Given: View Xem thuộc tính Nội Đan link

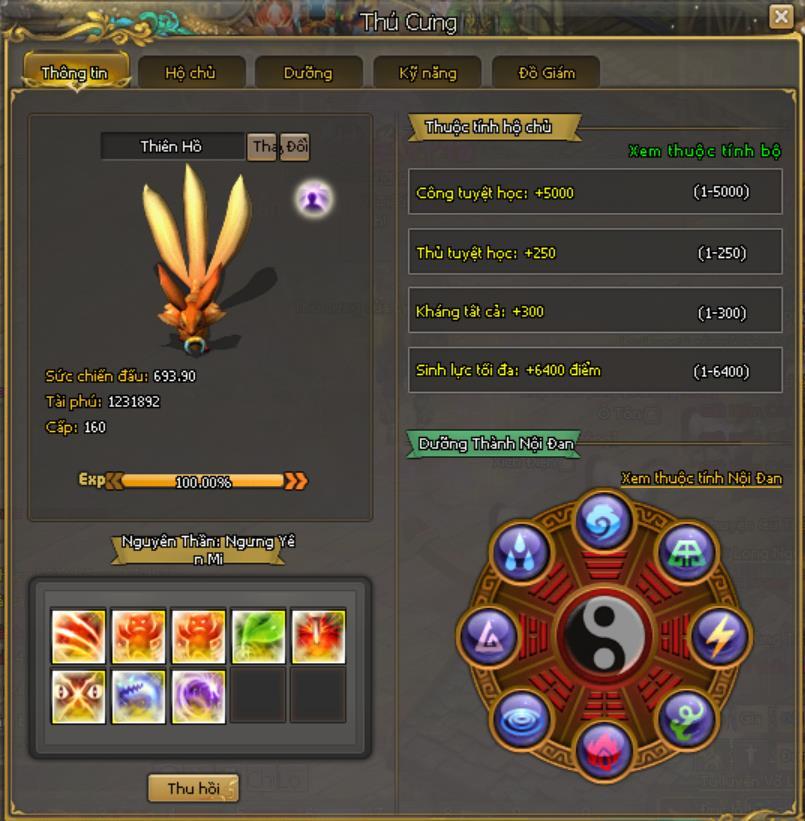Looking at the screenshot, I should coord(700,479).
